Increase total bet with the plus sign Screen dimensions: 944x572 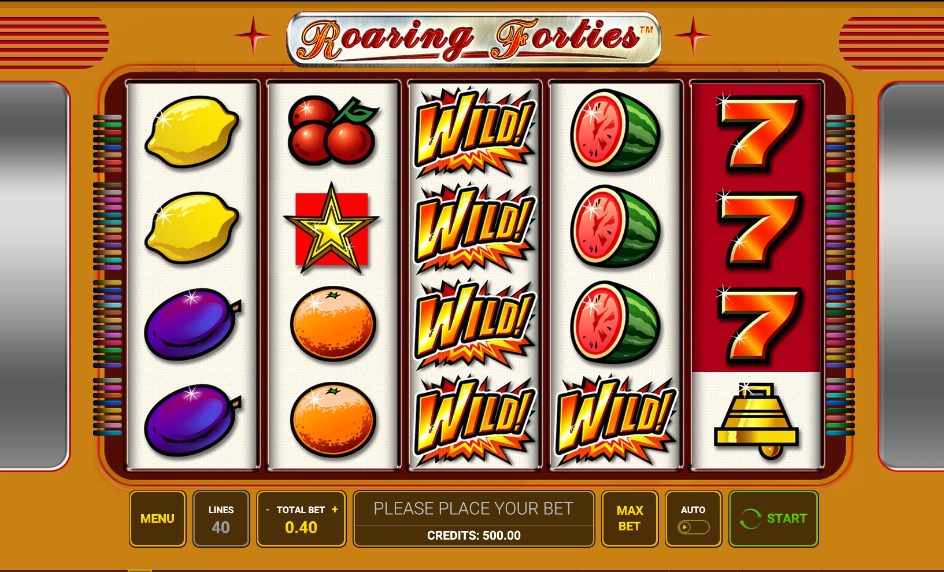(335, 510)
